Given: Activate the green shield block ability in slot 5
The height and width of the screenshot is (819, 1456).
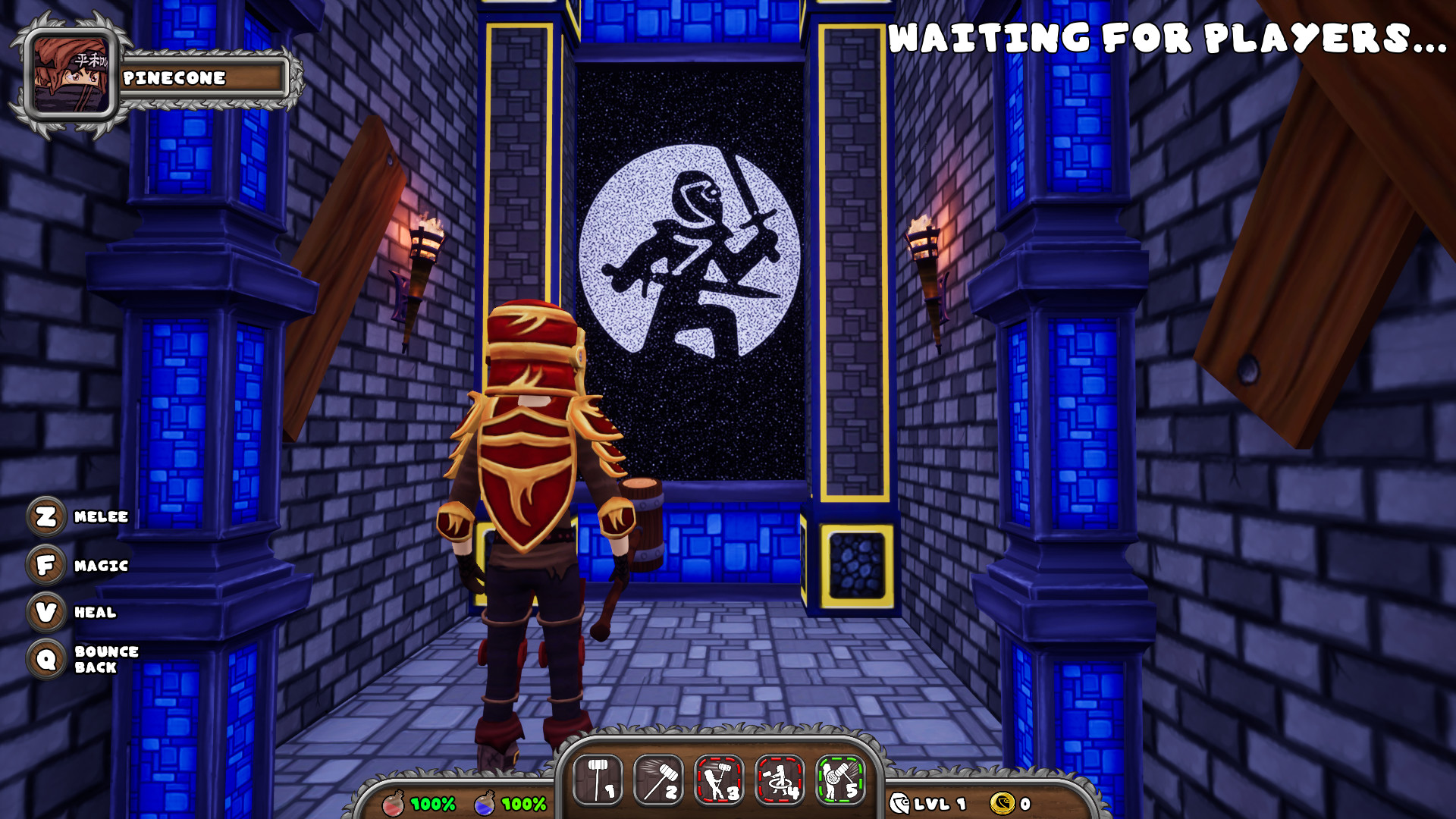Looking at the screenshot, I should pyautogui.click(x=840, y=780).
